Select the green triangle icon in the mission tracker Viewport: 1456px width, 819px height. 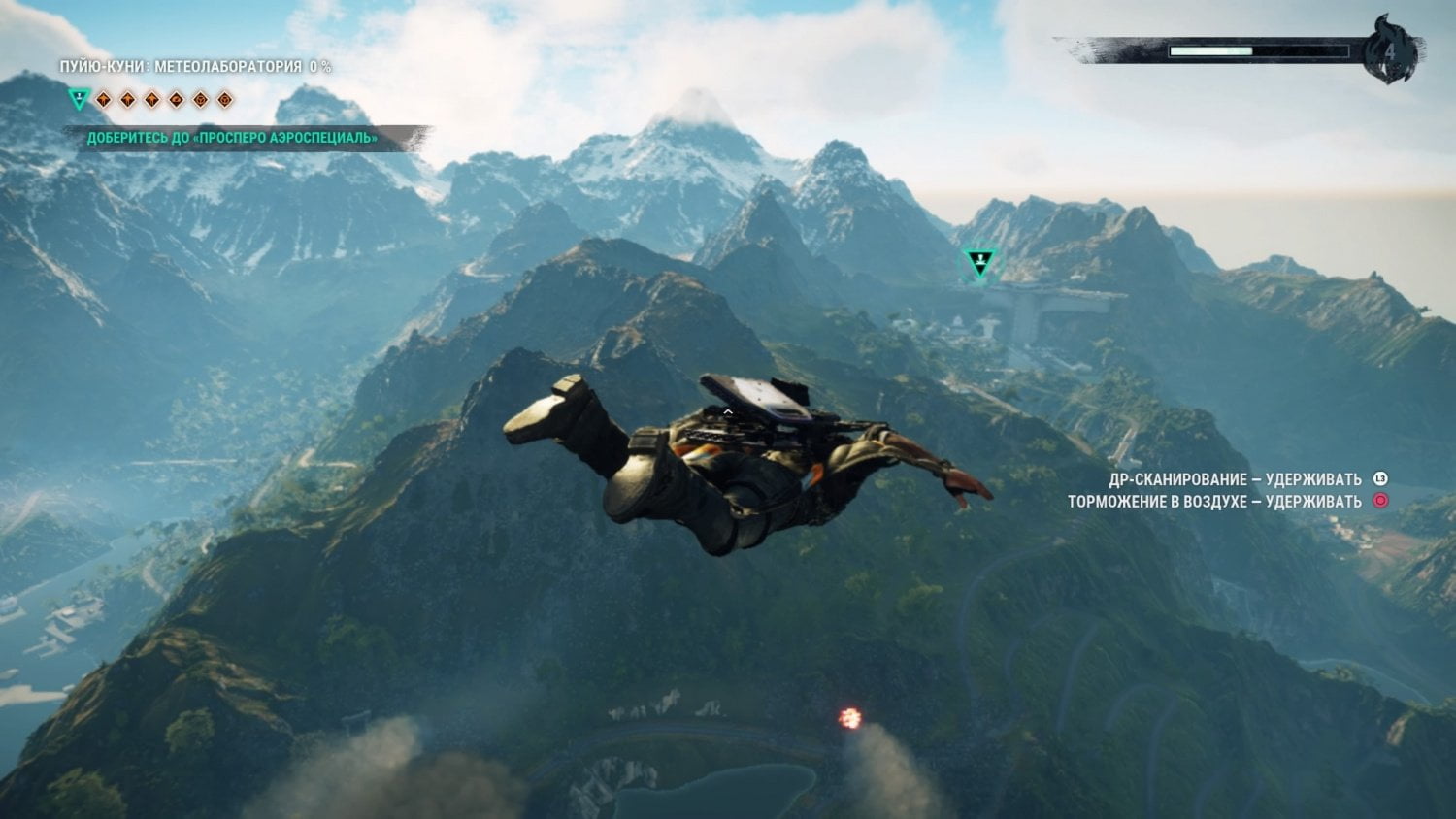click(x=80, y=98)
